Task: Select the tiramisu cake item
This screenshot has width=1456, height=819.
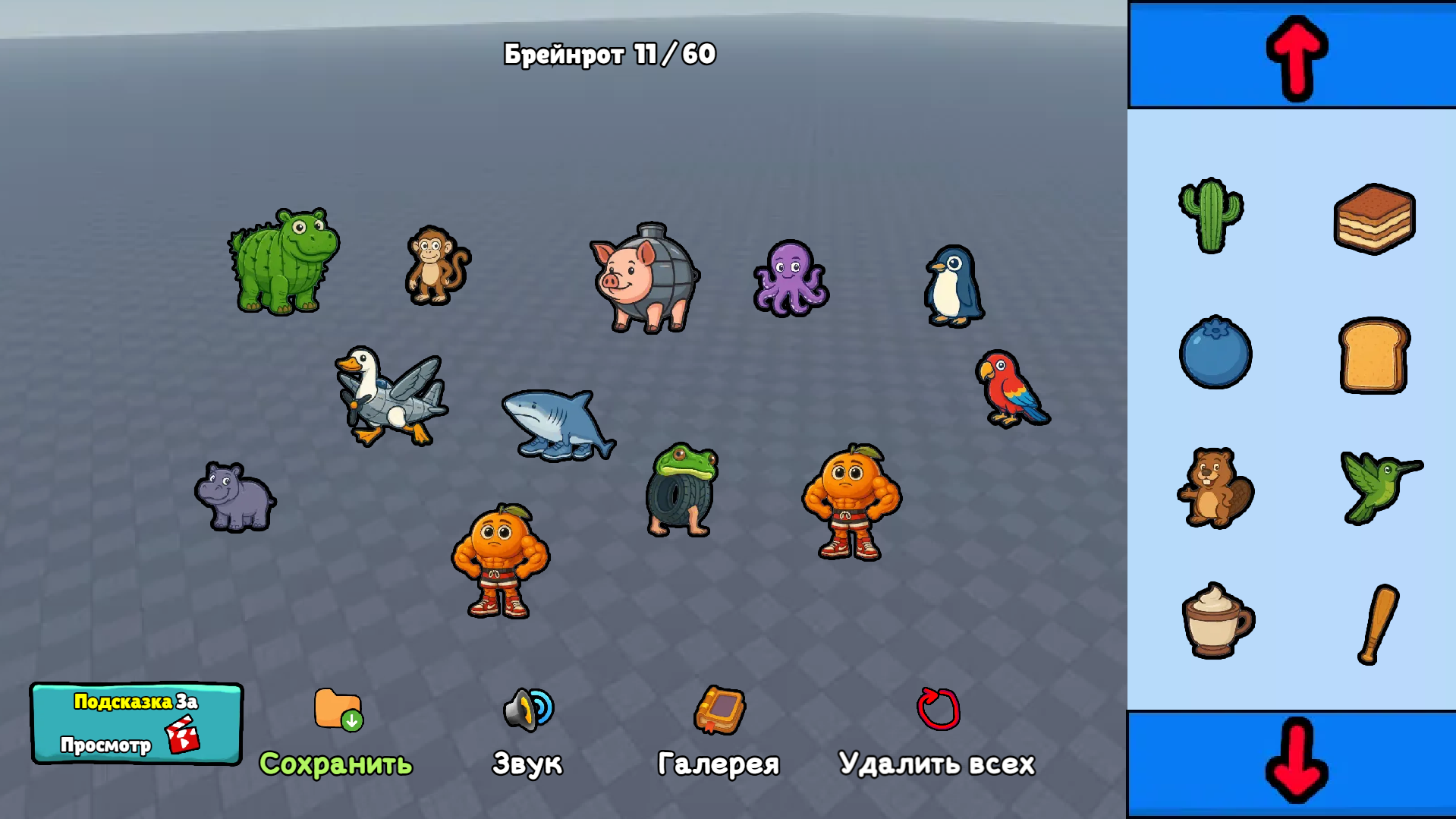Action: point(1373,218)
